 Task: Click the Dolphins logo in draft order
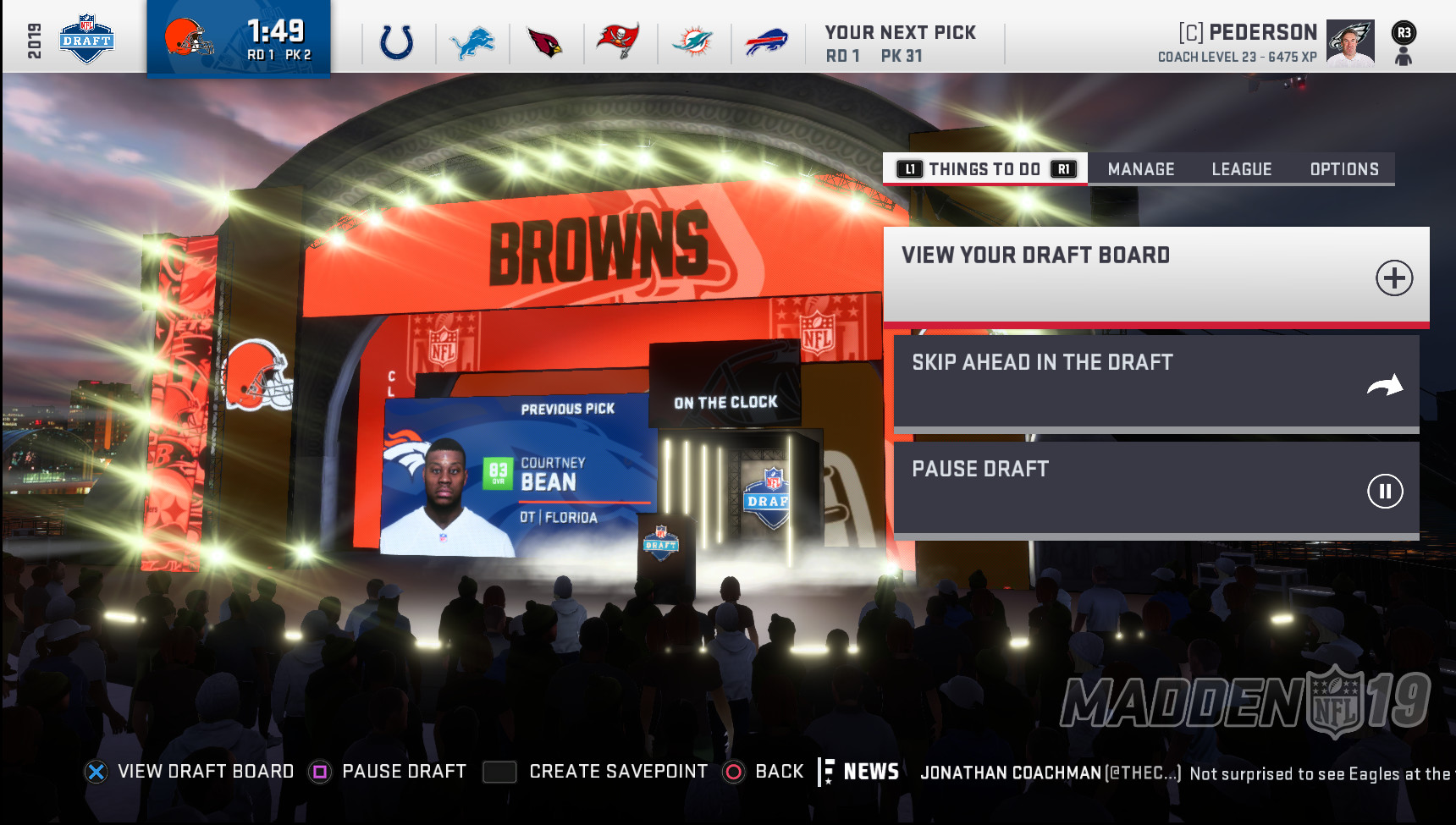[x=692, y=42]
